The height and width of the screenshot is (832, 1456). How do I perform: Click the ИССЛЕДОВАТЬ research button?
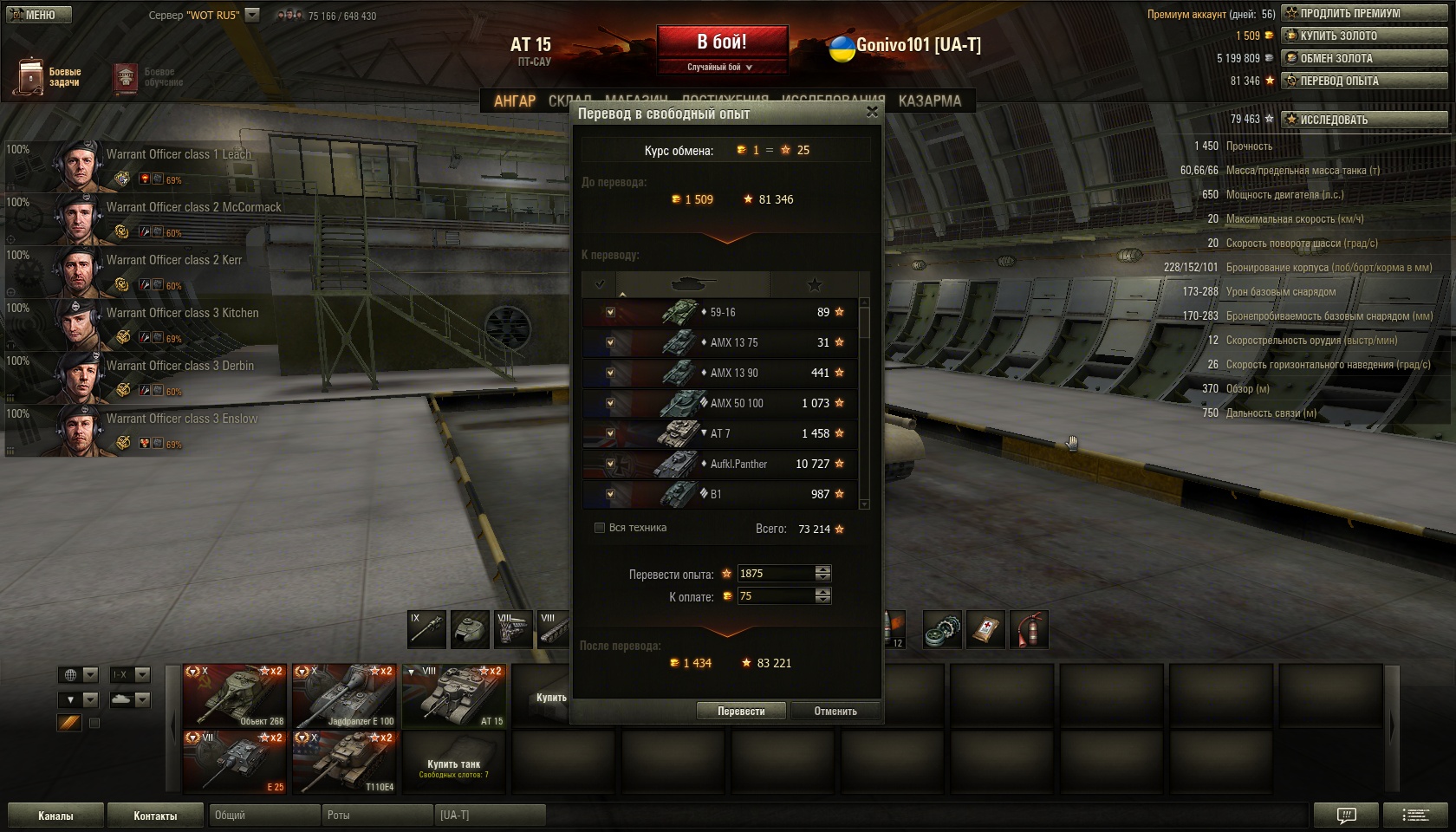click(1364, 120)
